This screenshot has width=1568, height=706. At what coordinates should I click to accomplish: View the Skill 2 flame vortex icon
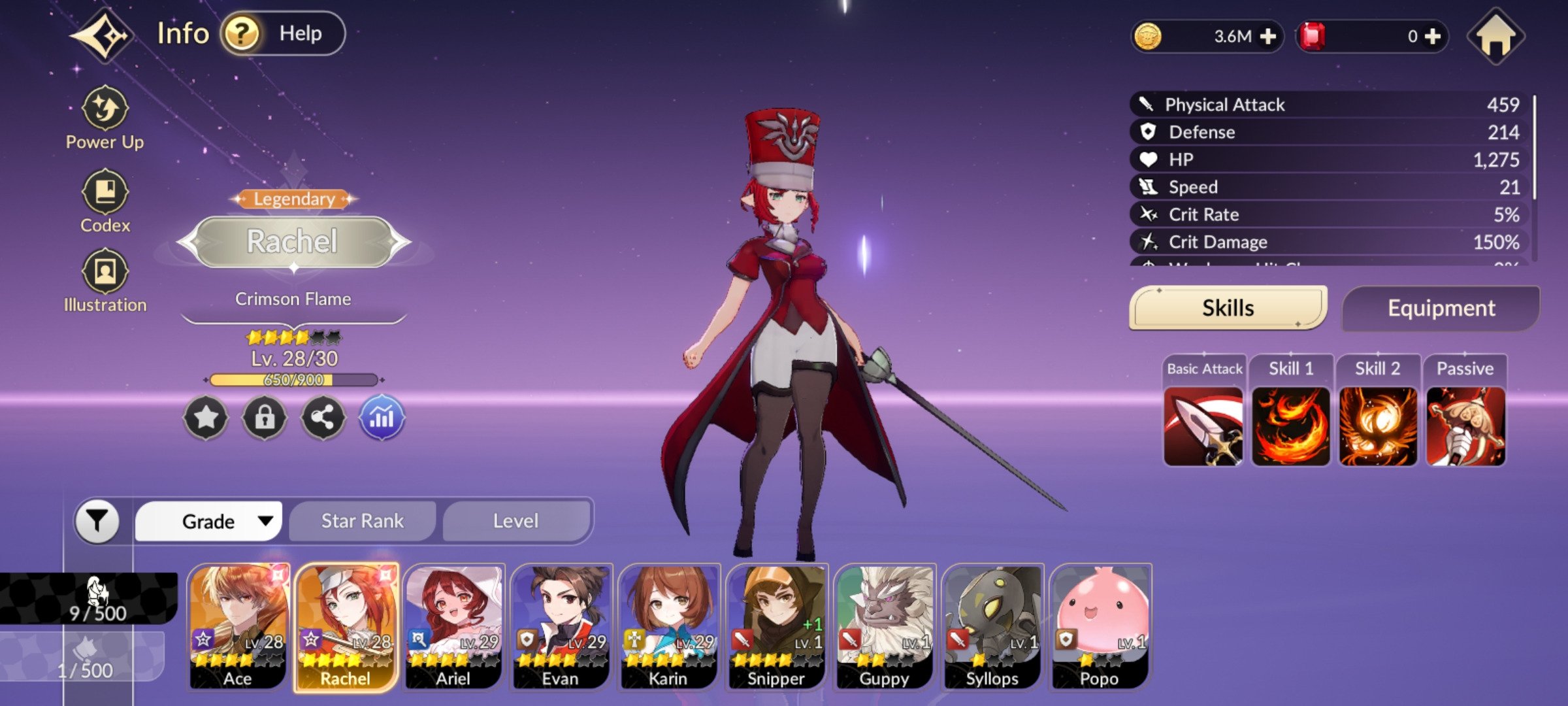click(1378, 426)
